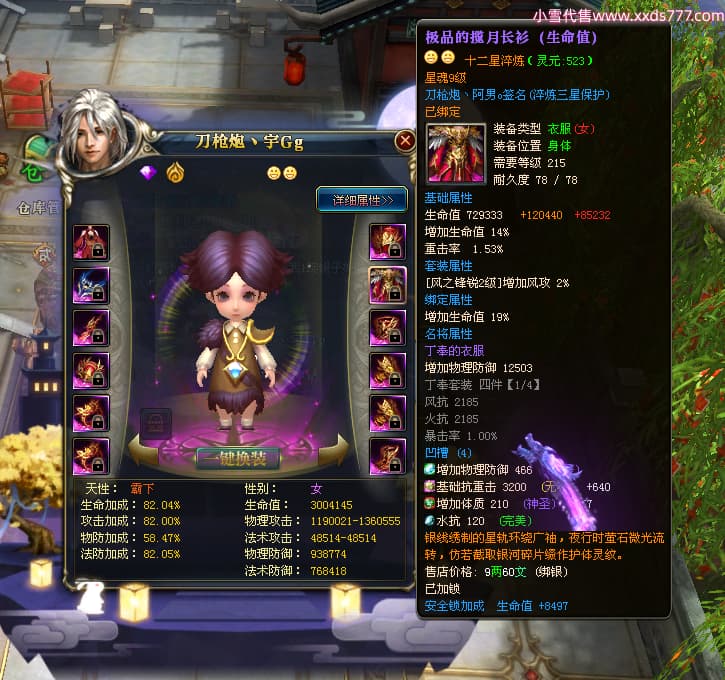Select the blue weapon equipment slot
This screenshot has height=680, width=725.
(x=91, y=285)
